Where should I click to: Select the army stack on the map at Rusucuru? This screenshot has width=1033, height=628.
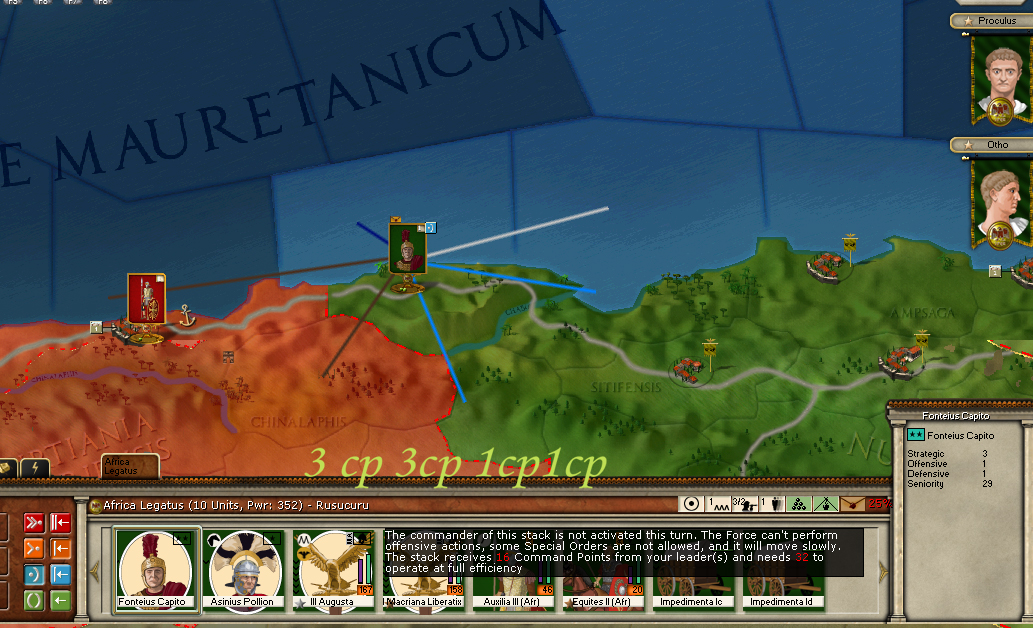pyautogui.click(x=407, y=248)
